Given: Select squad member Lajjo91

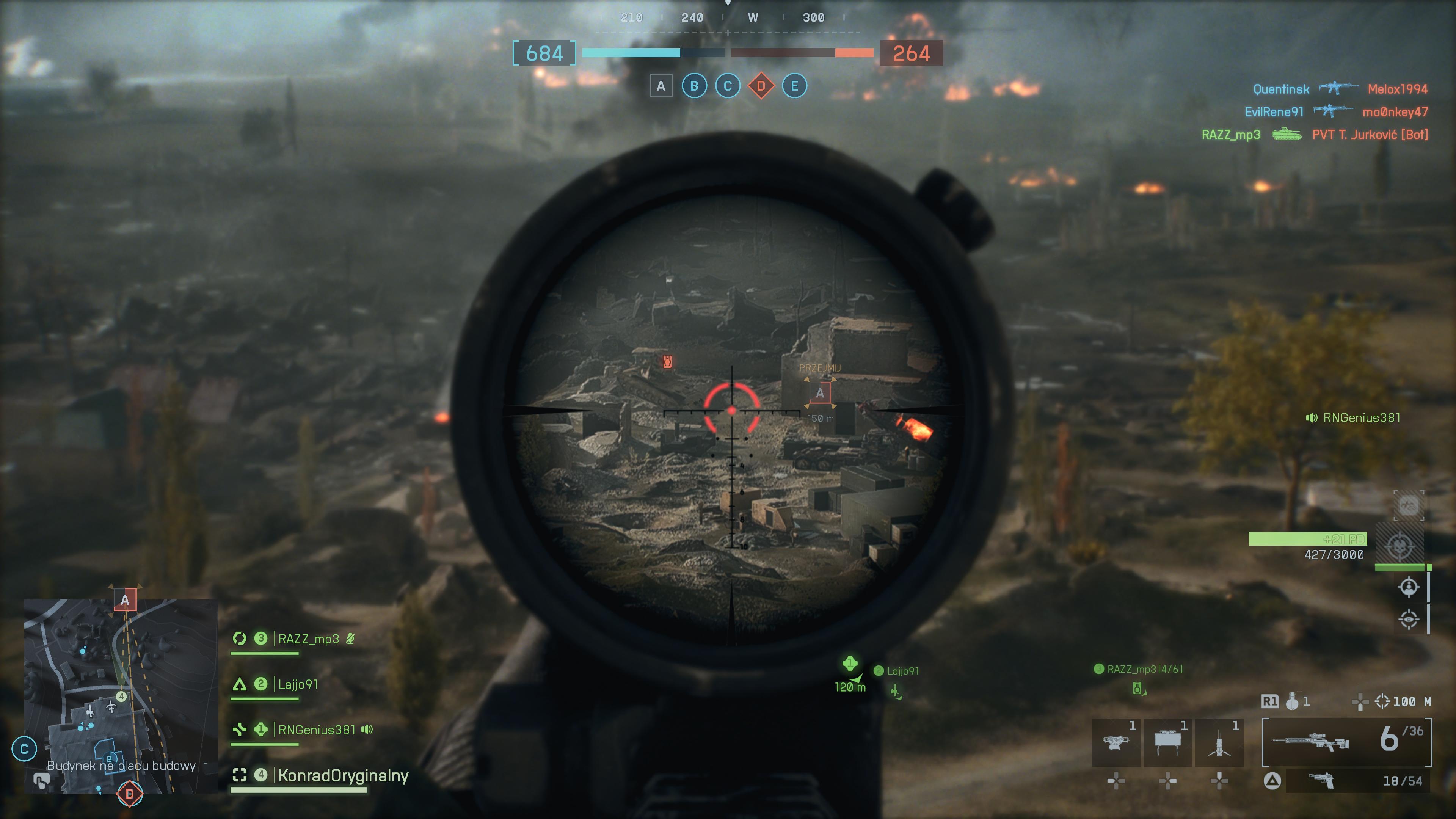Looking at the screenshot, I should [x=298, y=684].
